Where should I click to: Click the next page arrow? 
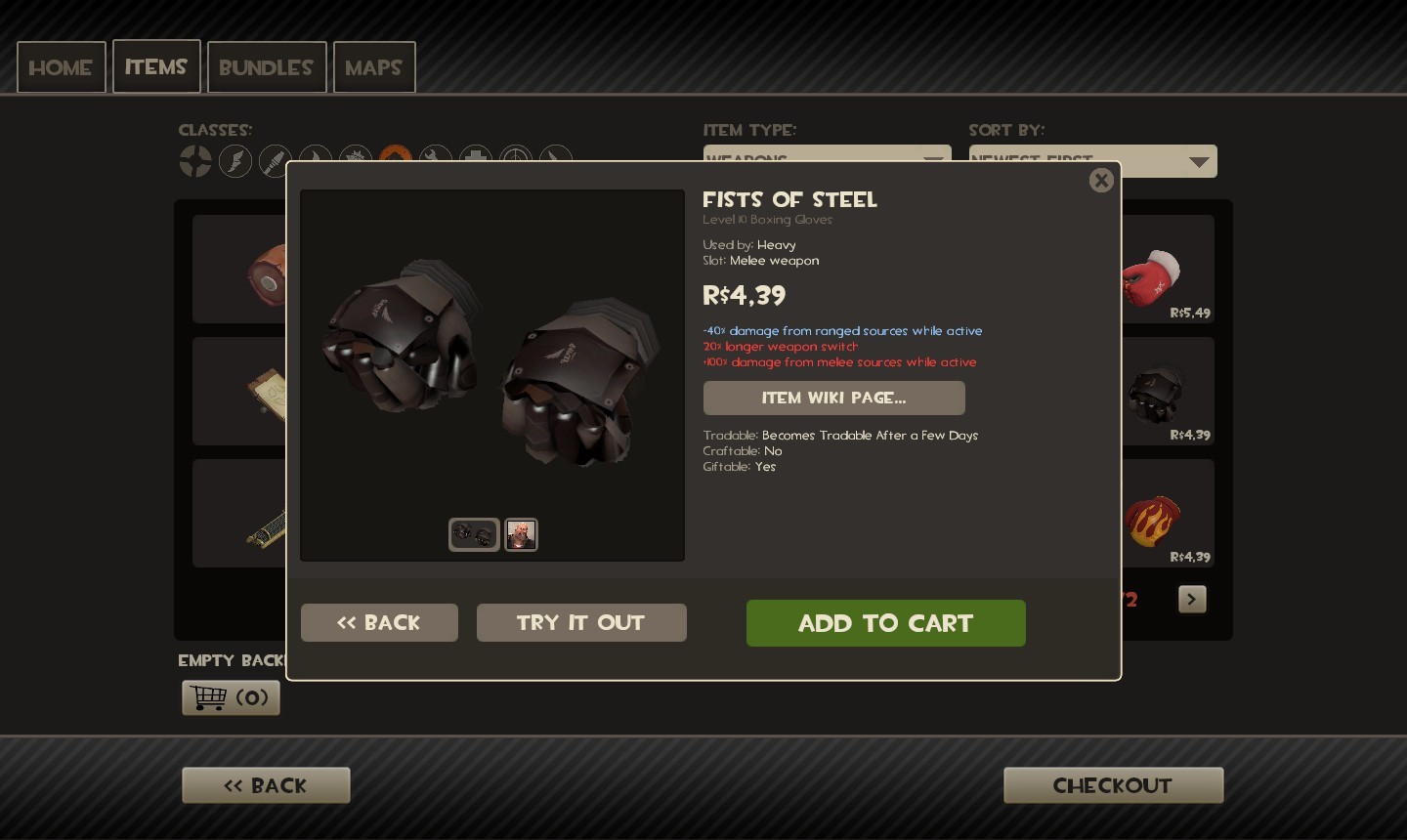click(x=1192, y=599)
